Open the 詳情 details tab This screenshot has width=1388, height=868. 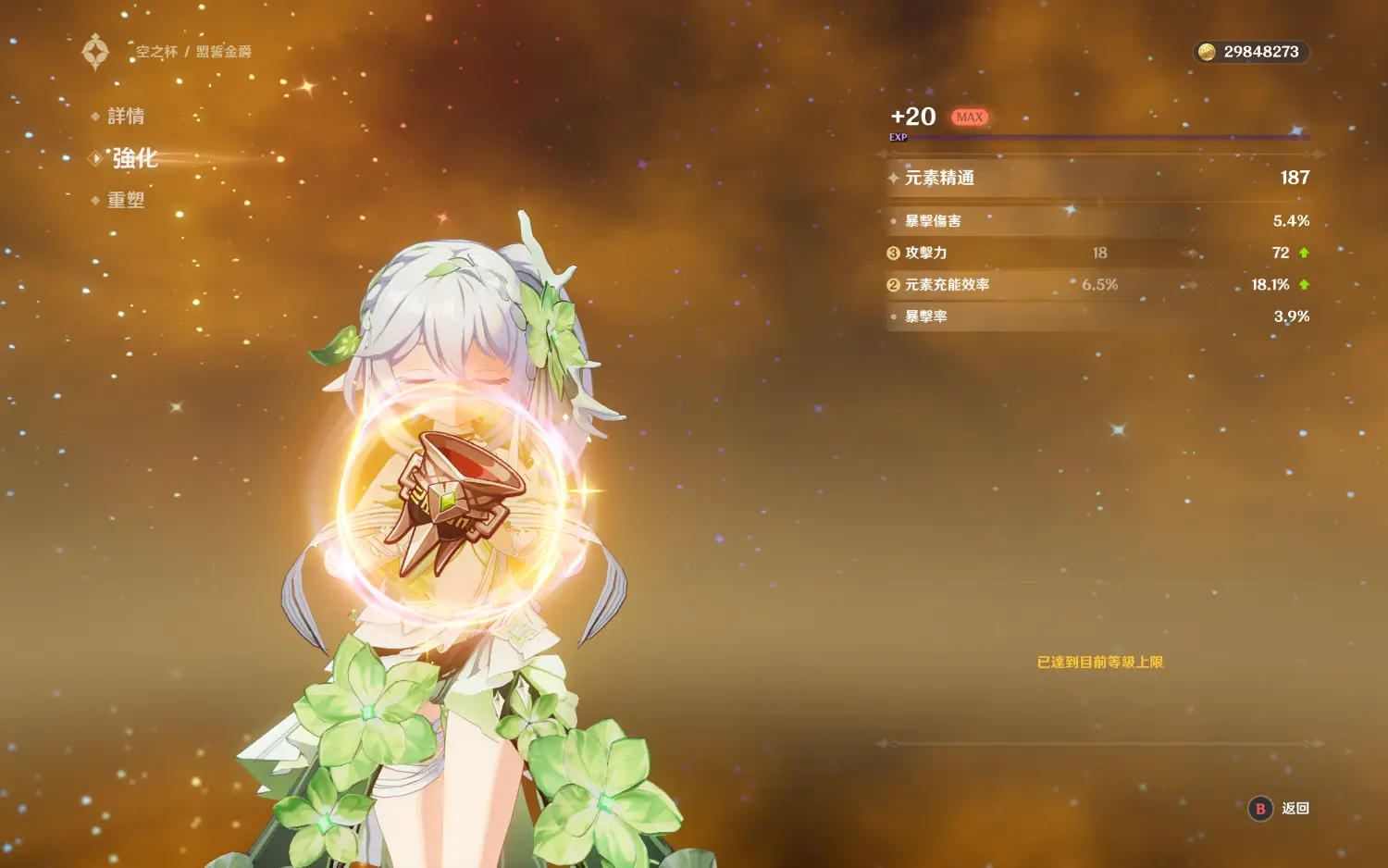point(125,117)
